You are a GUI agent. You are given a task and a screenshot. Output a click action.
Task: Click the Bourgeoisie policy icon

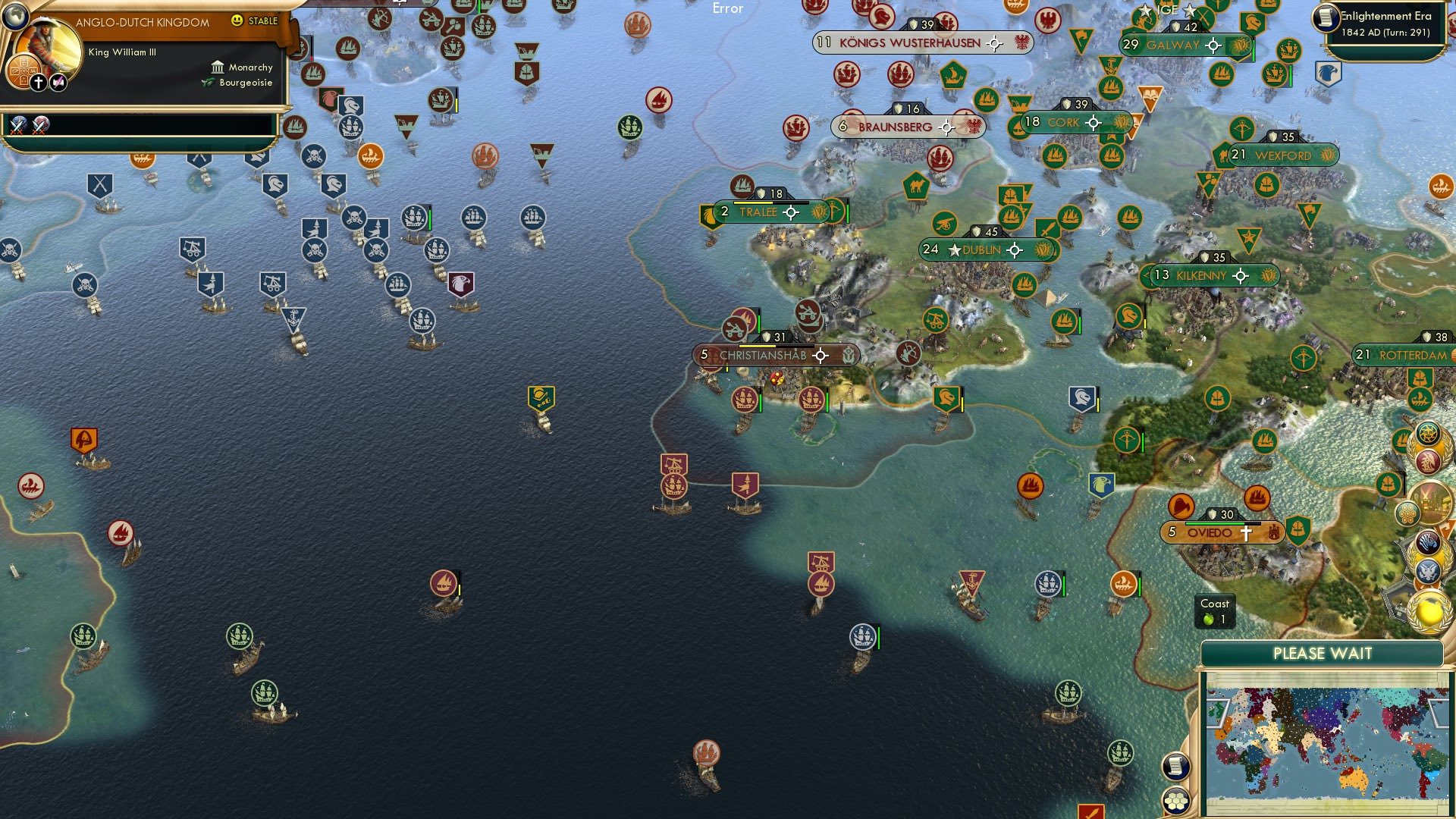208,83
